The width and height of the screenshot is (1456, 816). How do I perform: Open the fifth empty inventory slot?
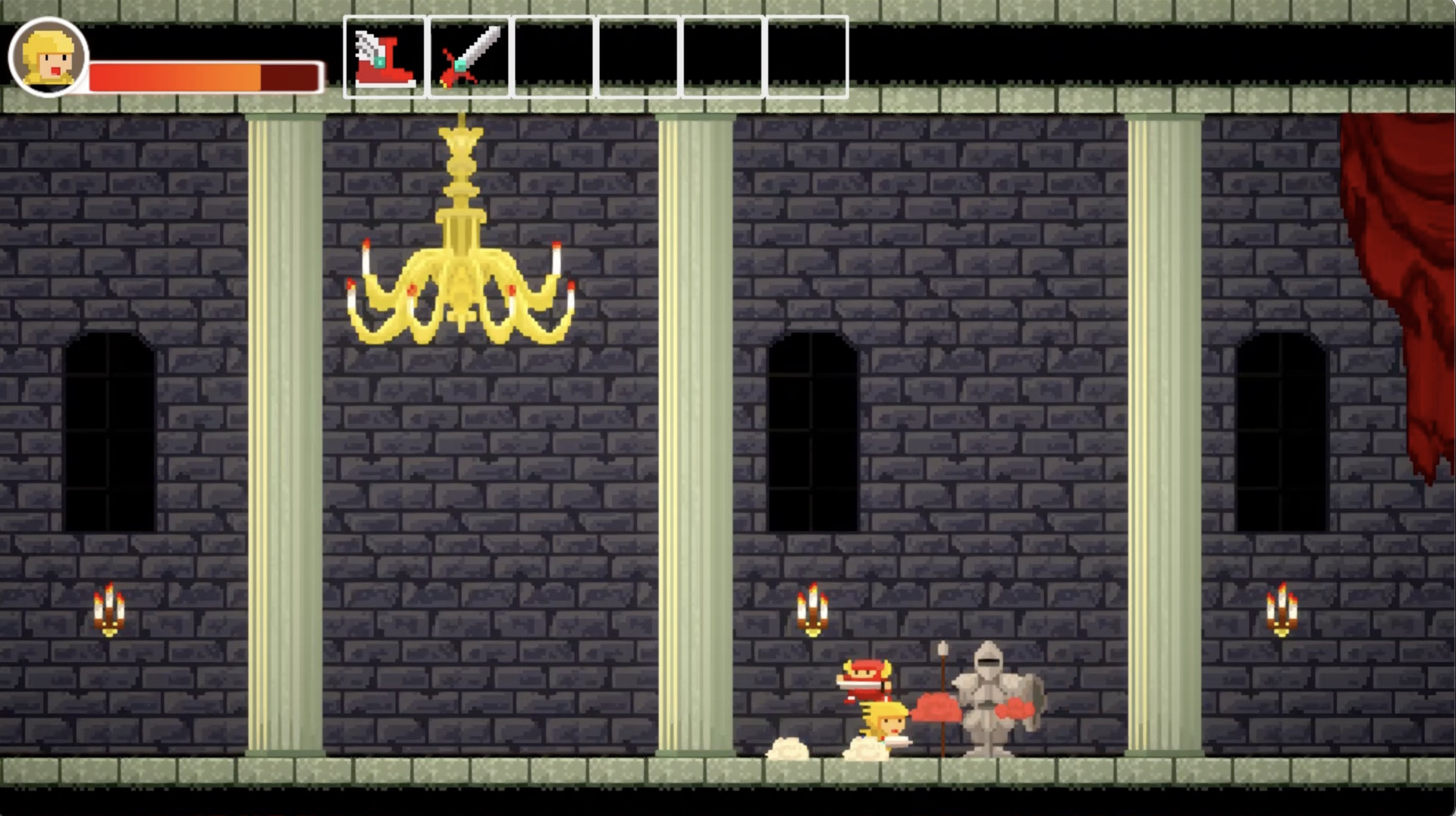721,55
